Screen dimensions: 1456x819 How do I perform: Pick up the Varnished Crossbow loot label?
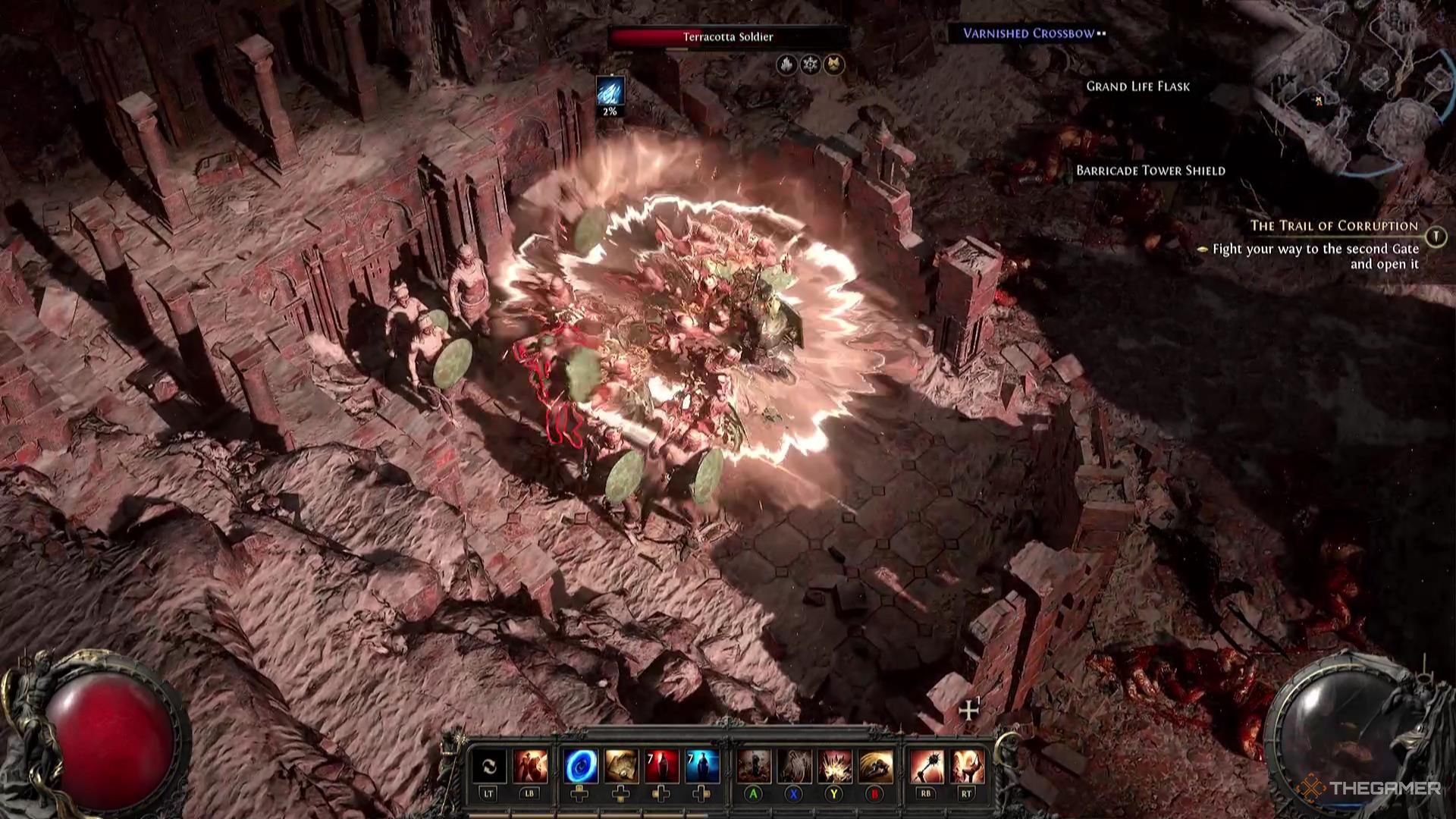[1028, 33]
